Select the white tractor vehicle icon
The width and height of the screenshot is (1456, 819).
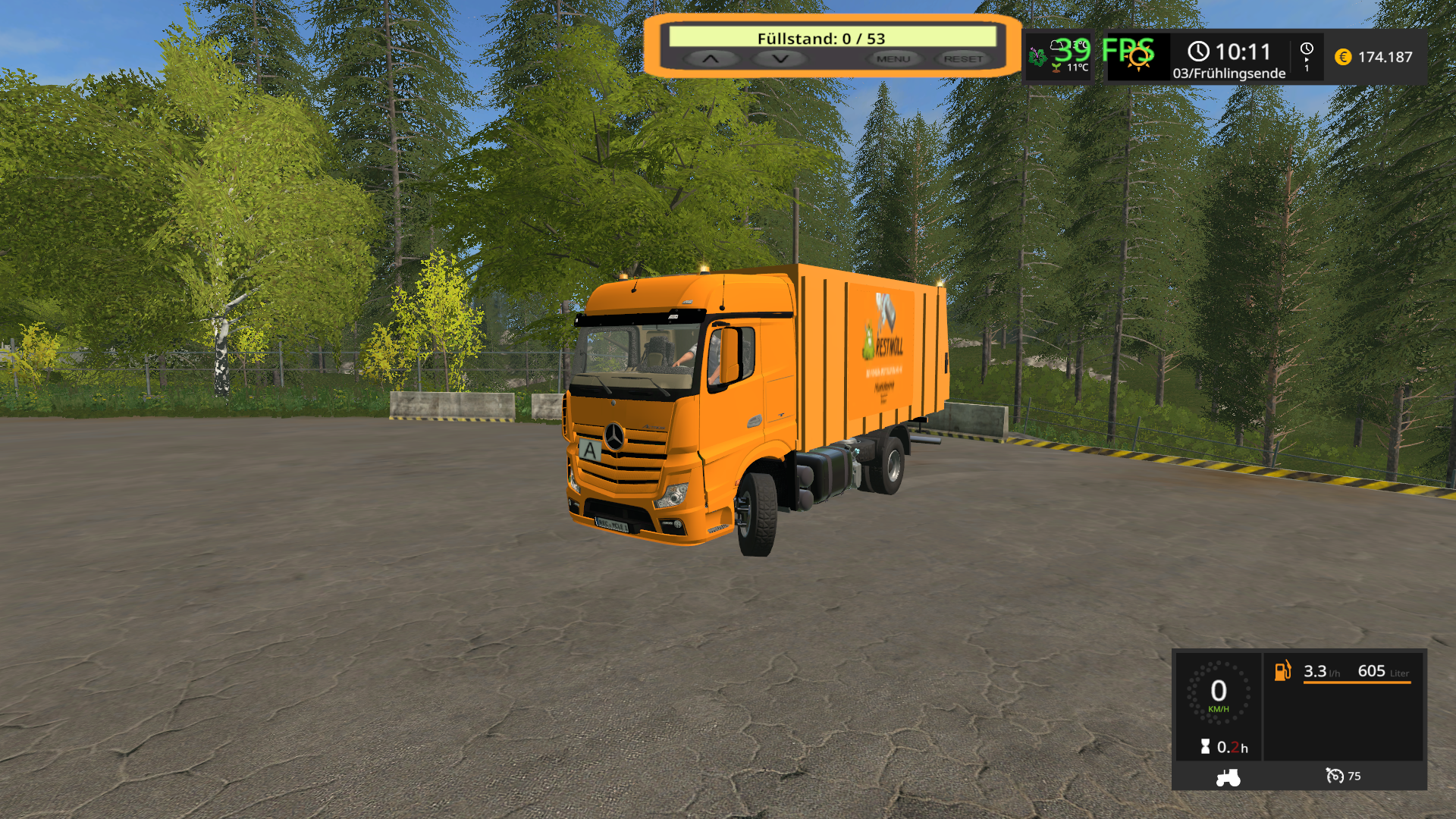(1228, 777)
